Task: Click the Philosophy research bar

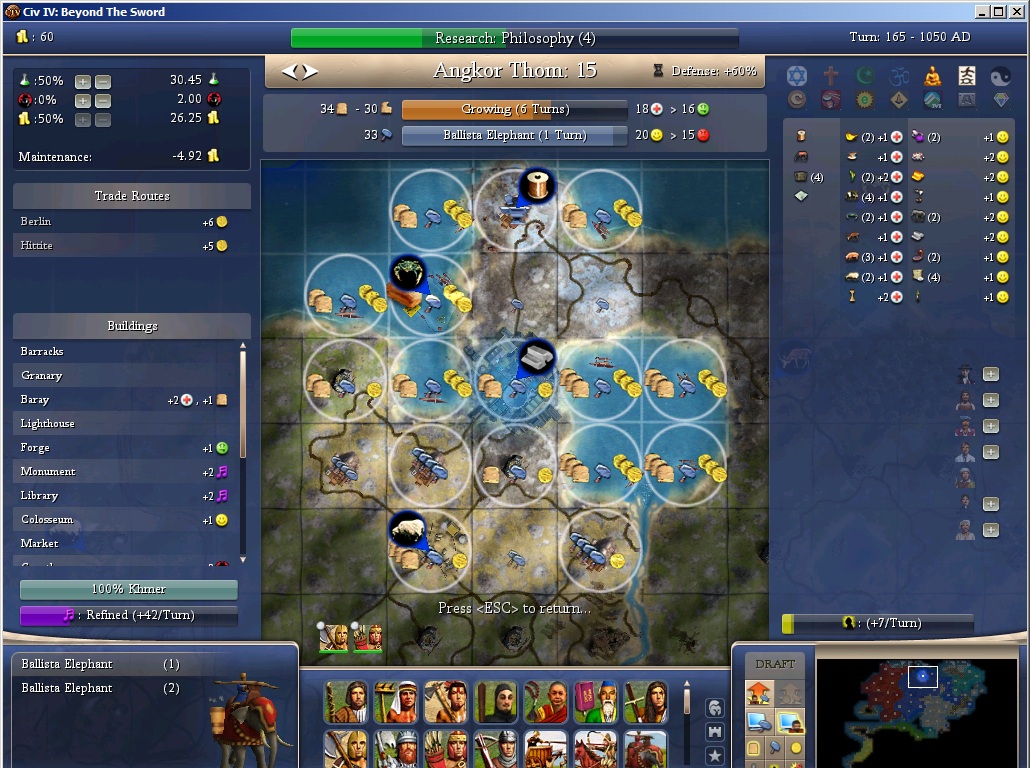Action: point(514,38)
